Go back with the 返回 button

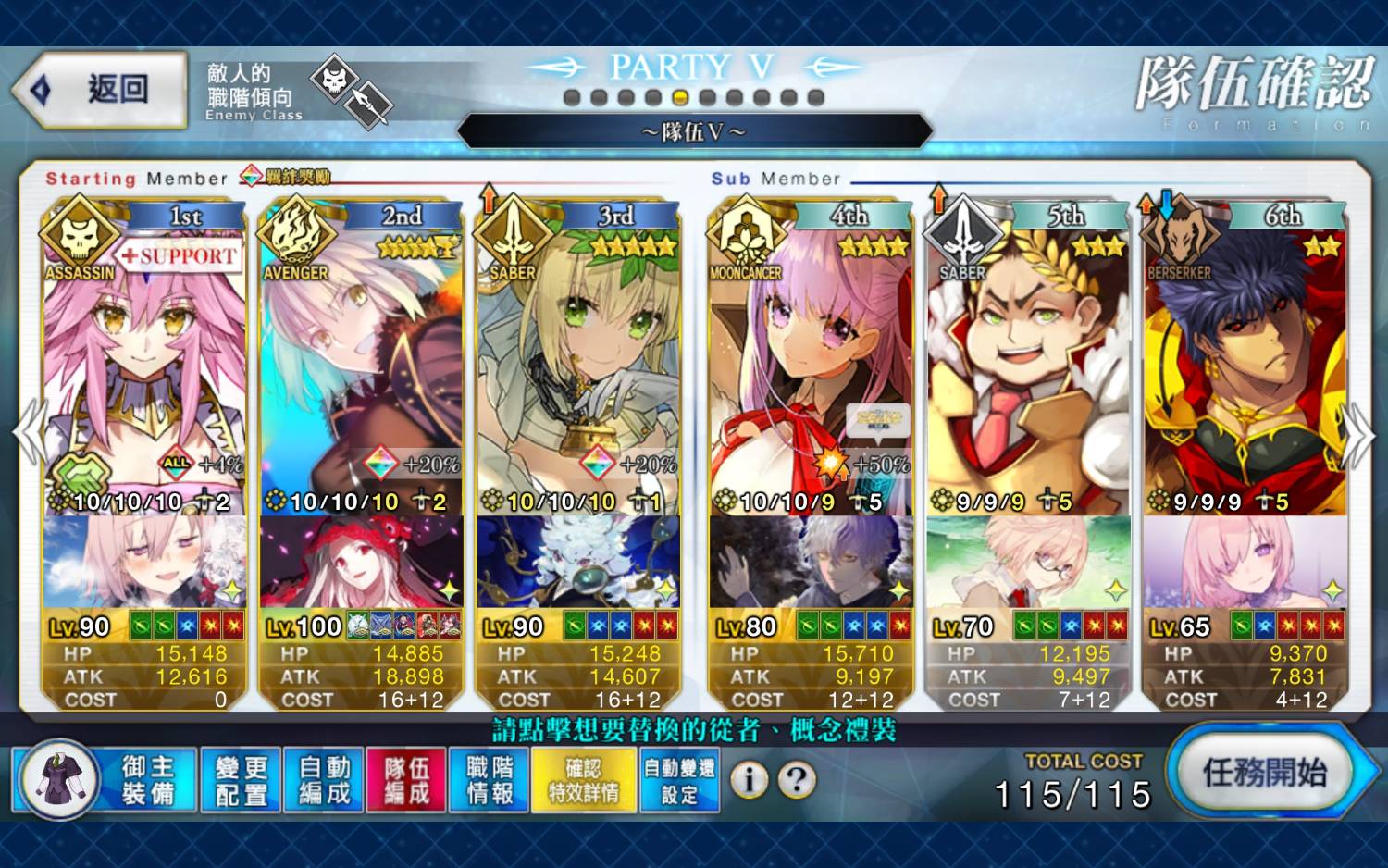point(102,90)
